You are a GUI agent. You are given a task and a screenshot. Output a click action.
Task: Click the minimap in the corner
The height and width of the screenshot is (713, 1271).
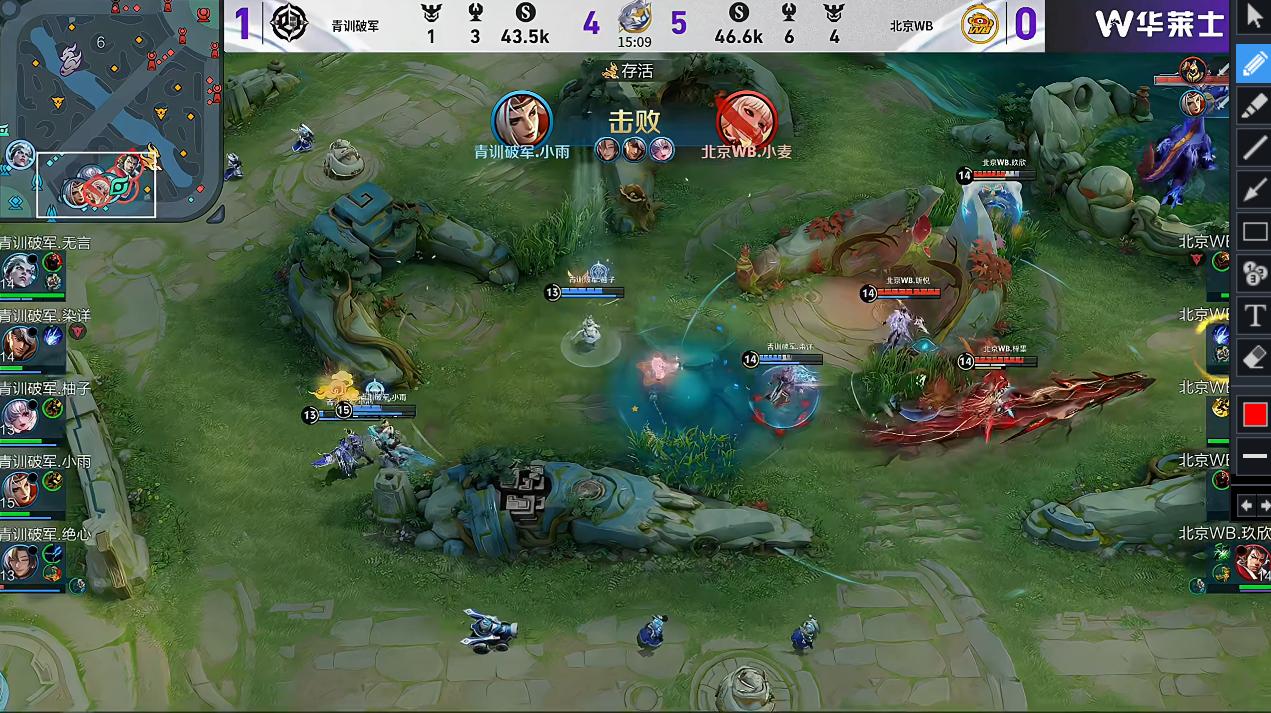click(110, 110)
